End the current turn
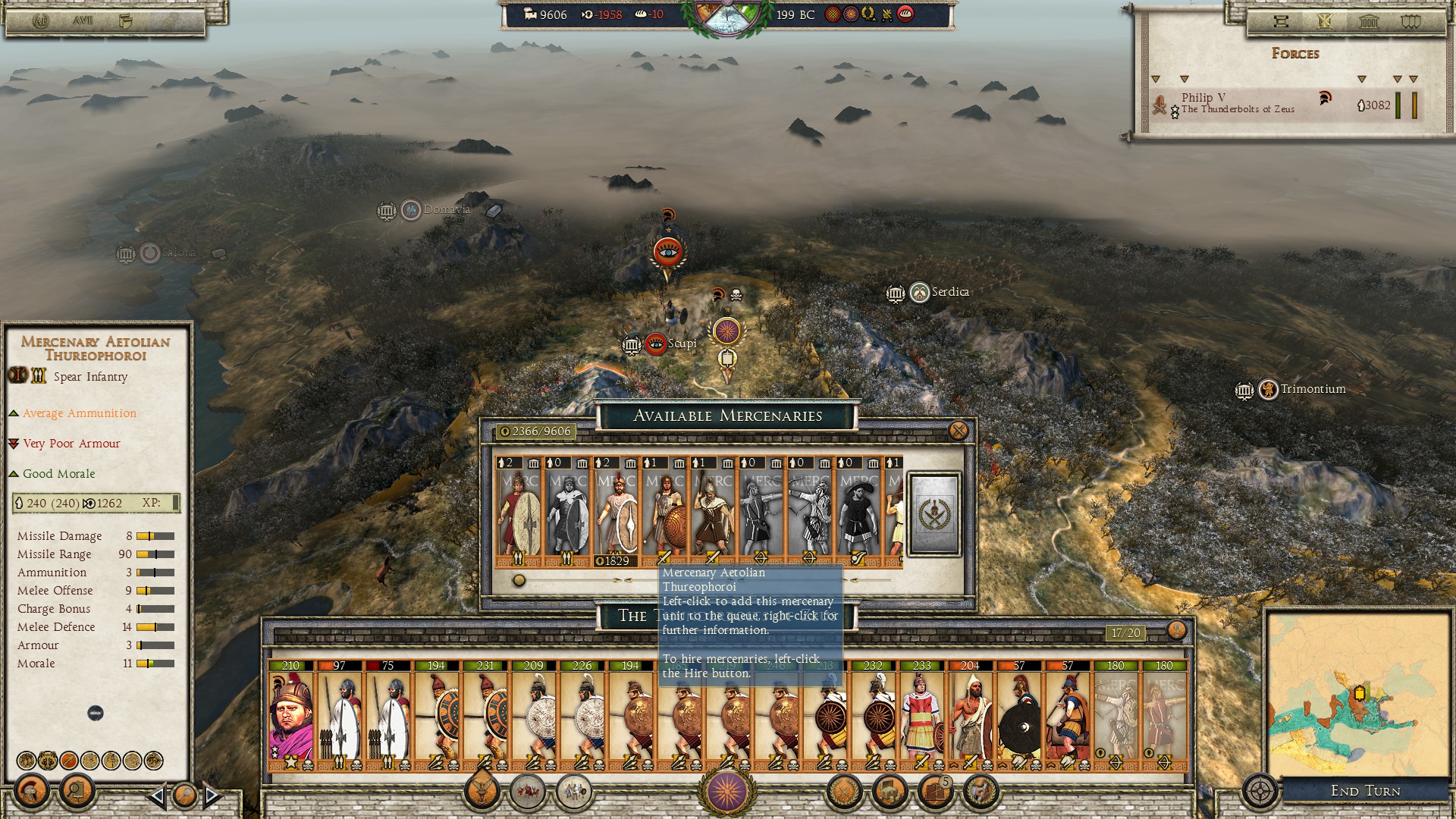Image resolution: width=1456 pixels, height=819 pixels. [x=1365, y=791]
